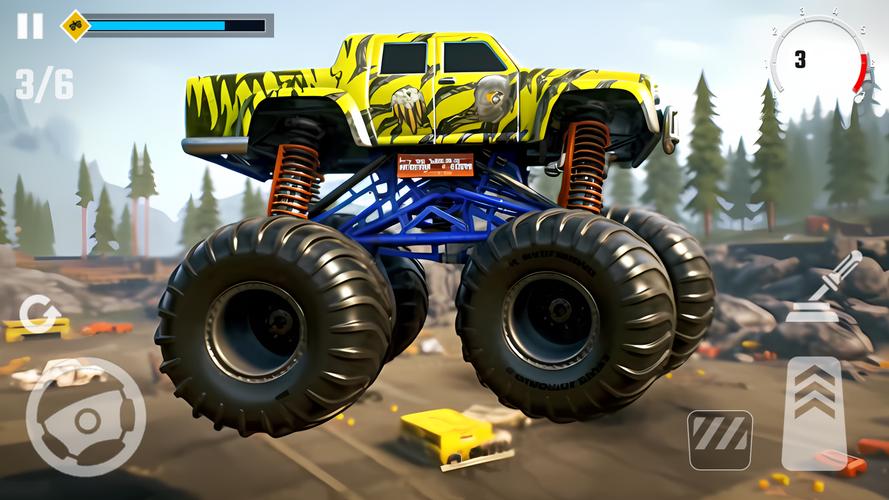The height and width of the screenshot is (500, 889).
Task: Hit the striped brake pedal
Action: 720,439
